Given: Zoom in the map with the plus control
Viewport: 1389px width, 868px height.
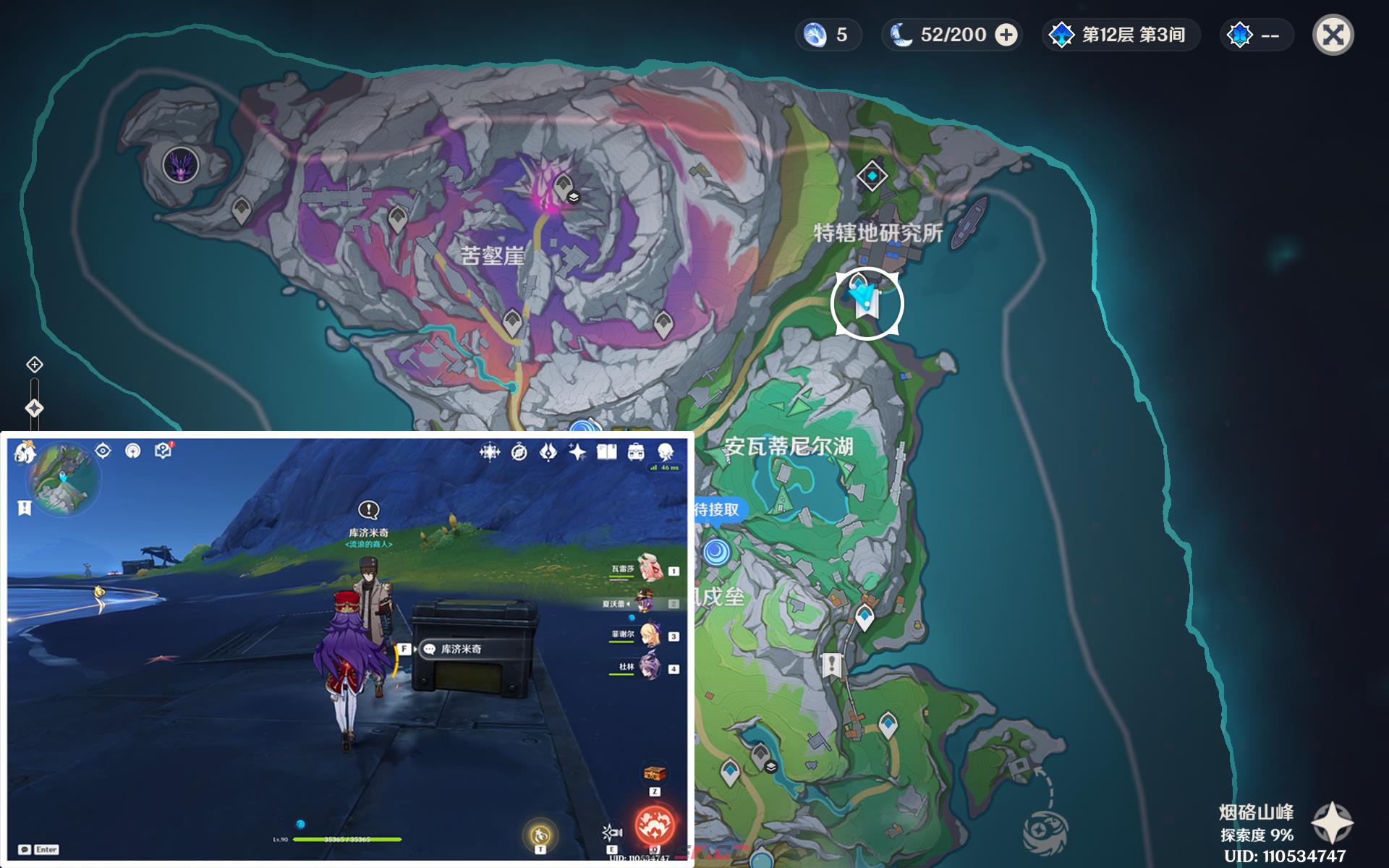Looking at the screenshot, I should pyautogui.click(x=35, y=365).
